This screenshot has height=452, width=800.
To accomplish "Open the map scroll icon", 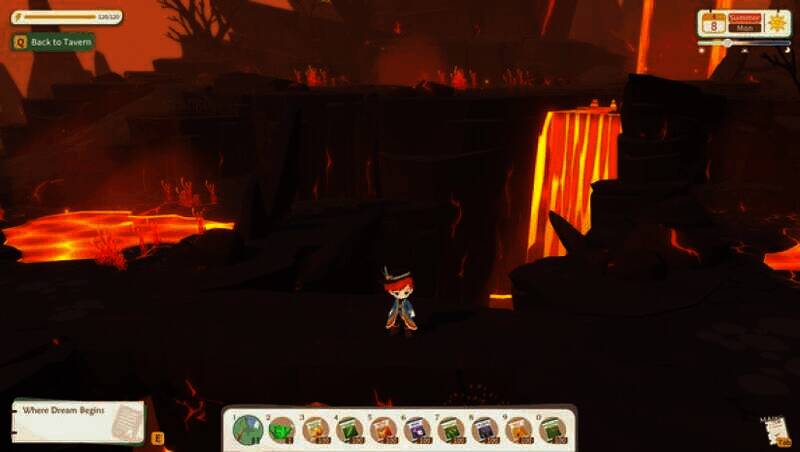I will 774,429.
